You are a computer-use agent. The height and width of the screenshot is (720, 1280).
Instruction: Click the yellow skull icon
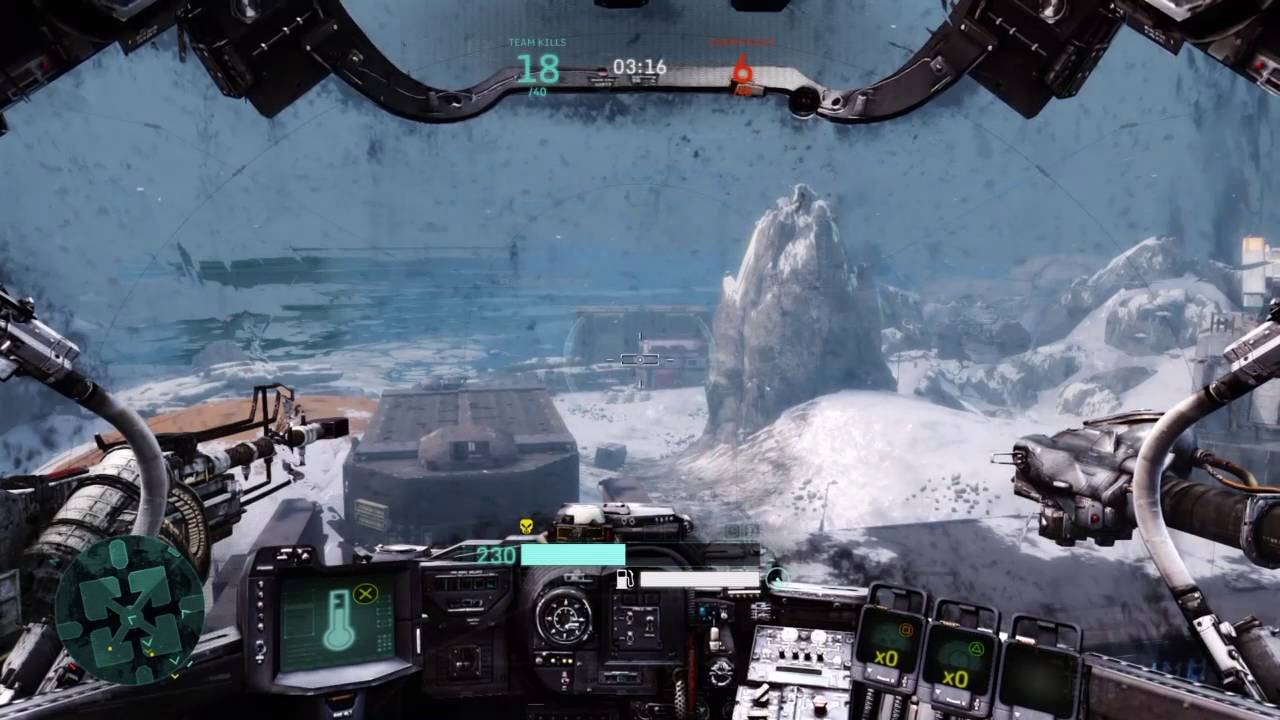click(526, 526)
